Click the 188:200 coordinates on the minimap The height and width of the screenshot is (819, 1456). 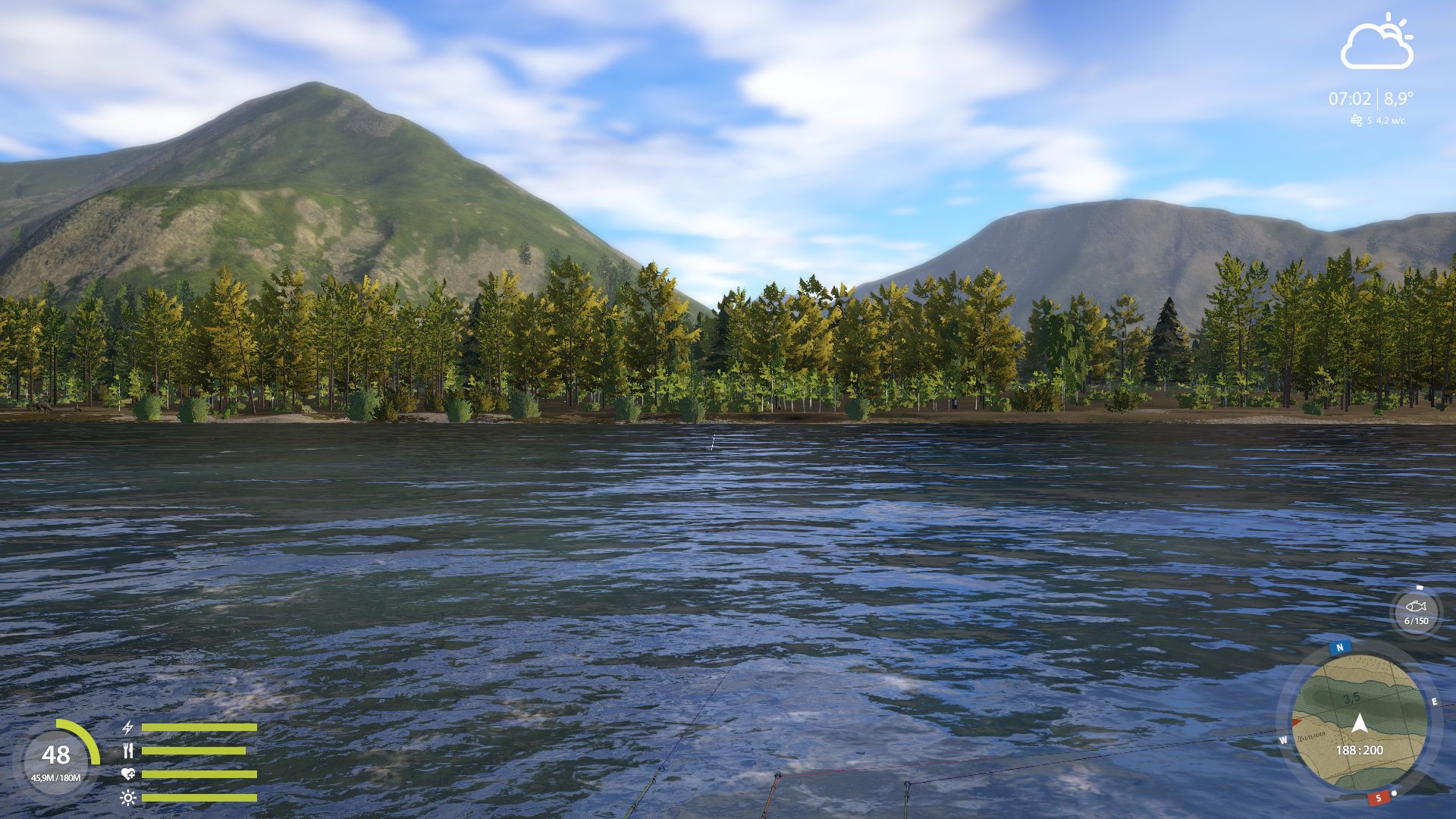click(x=1360, y=749)
